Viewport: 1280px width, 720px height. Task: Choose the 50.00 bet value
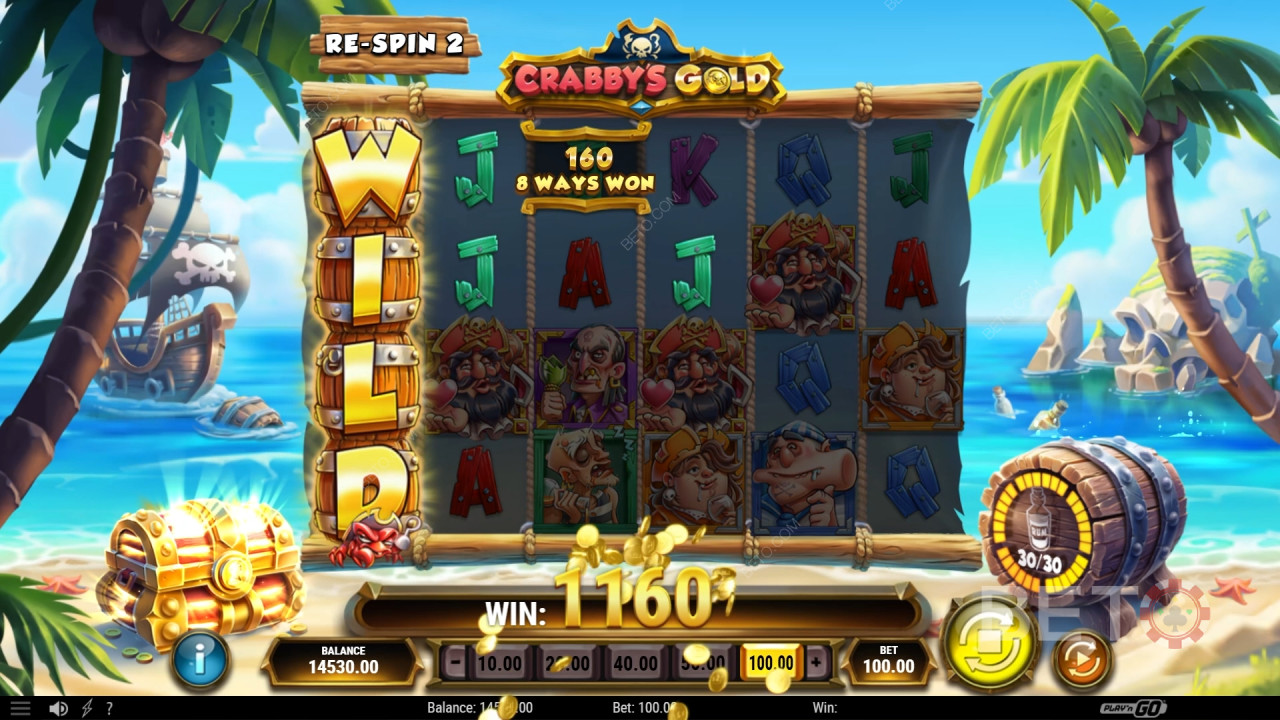pos(703,662)
